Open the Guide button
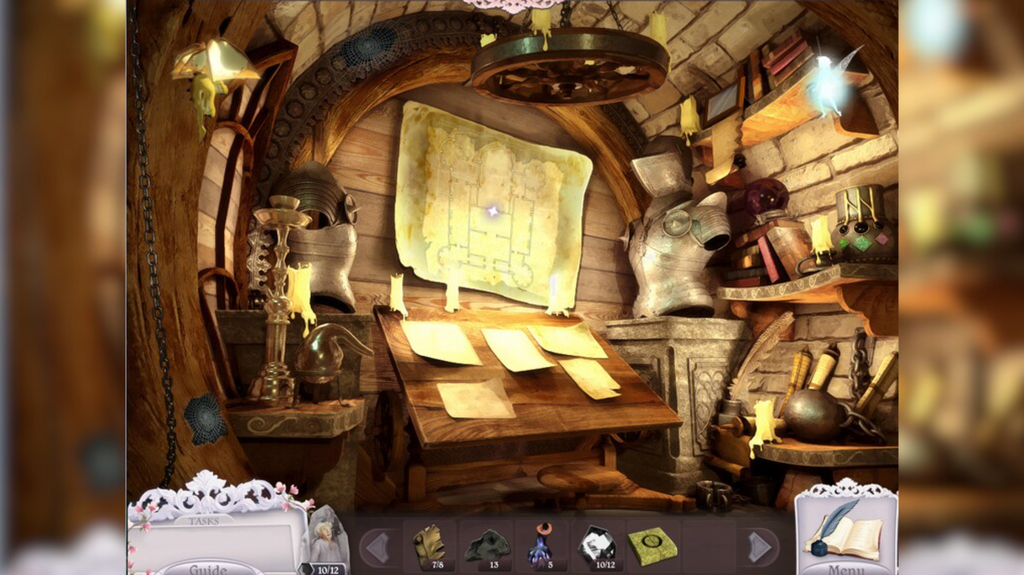 pyautogui.click(x=207, y=568)
